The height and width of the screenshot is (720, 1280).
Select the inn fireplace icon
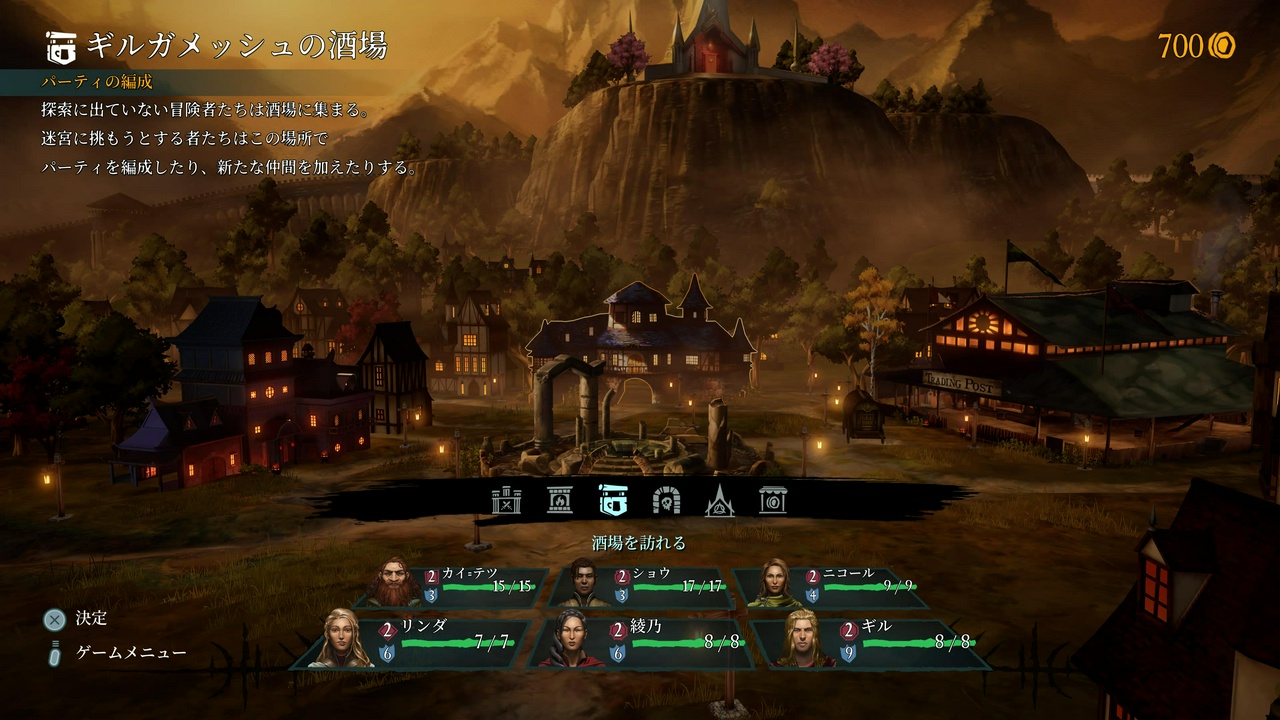559,500
